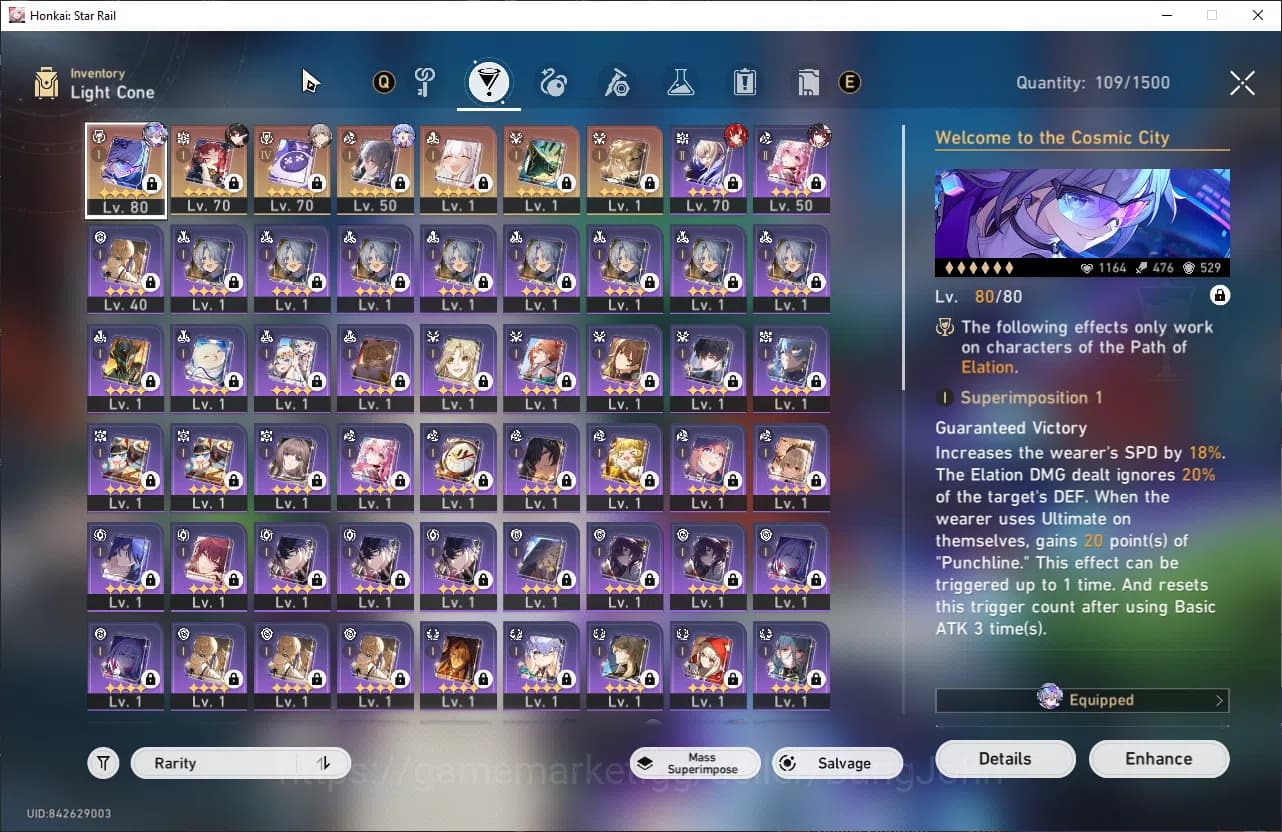
Task: Open the Valuables book inventory icon
Action: click(807, 82)
